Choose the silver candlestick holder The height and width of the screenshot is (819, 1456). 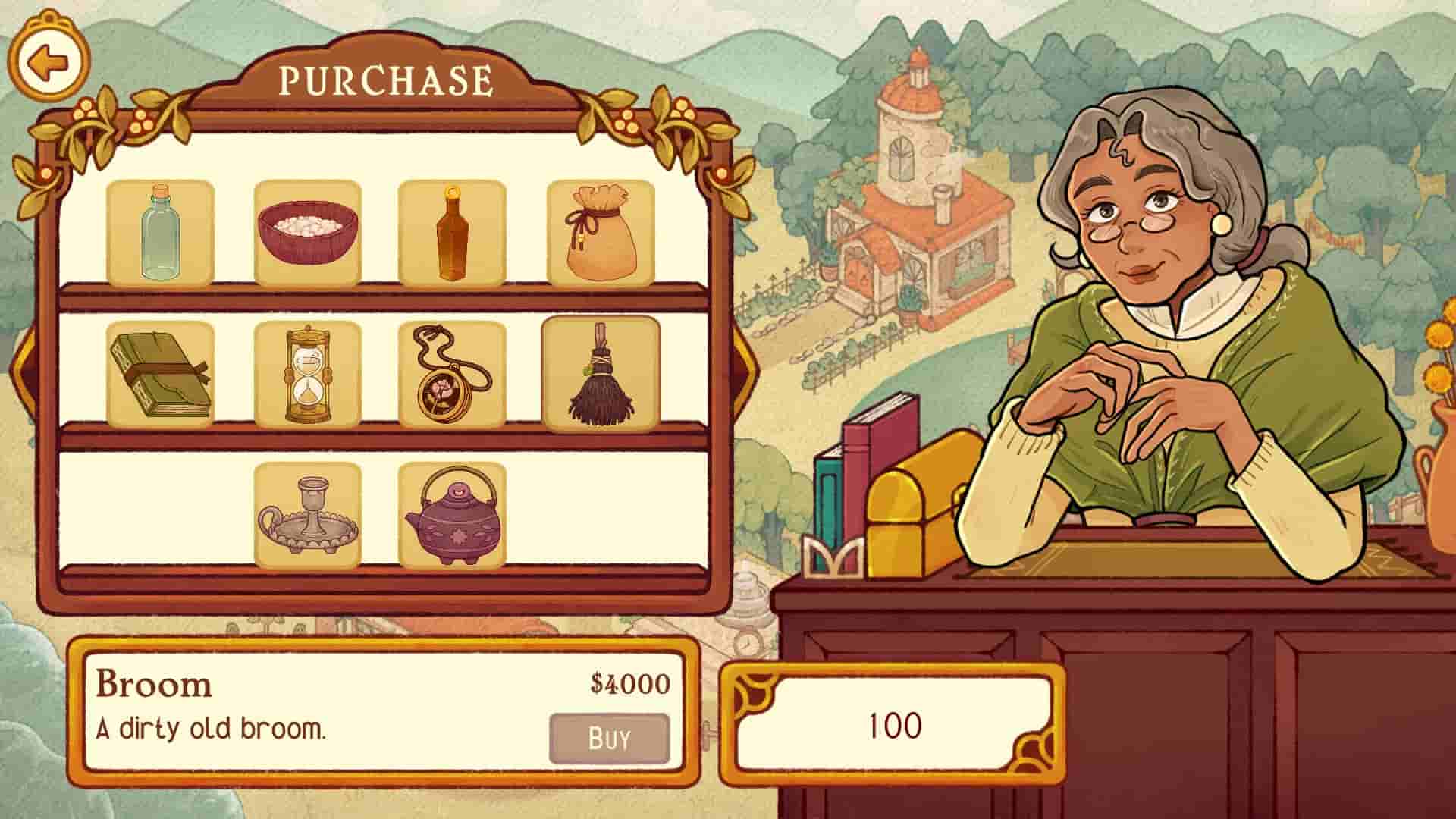(307, 516)
